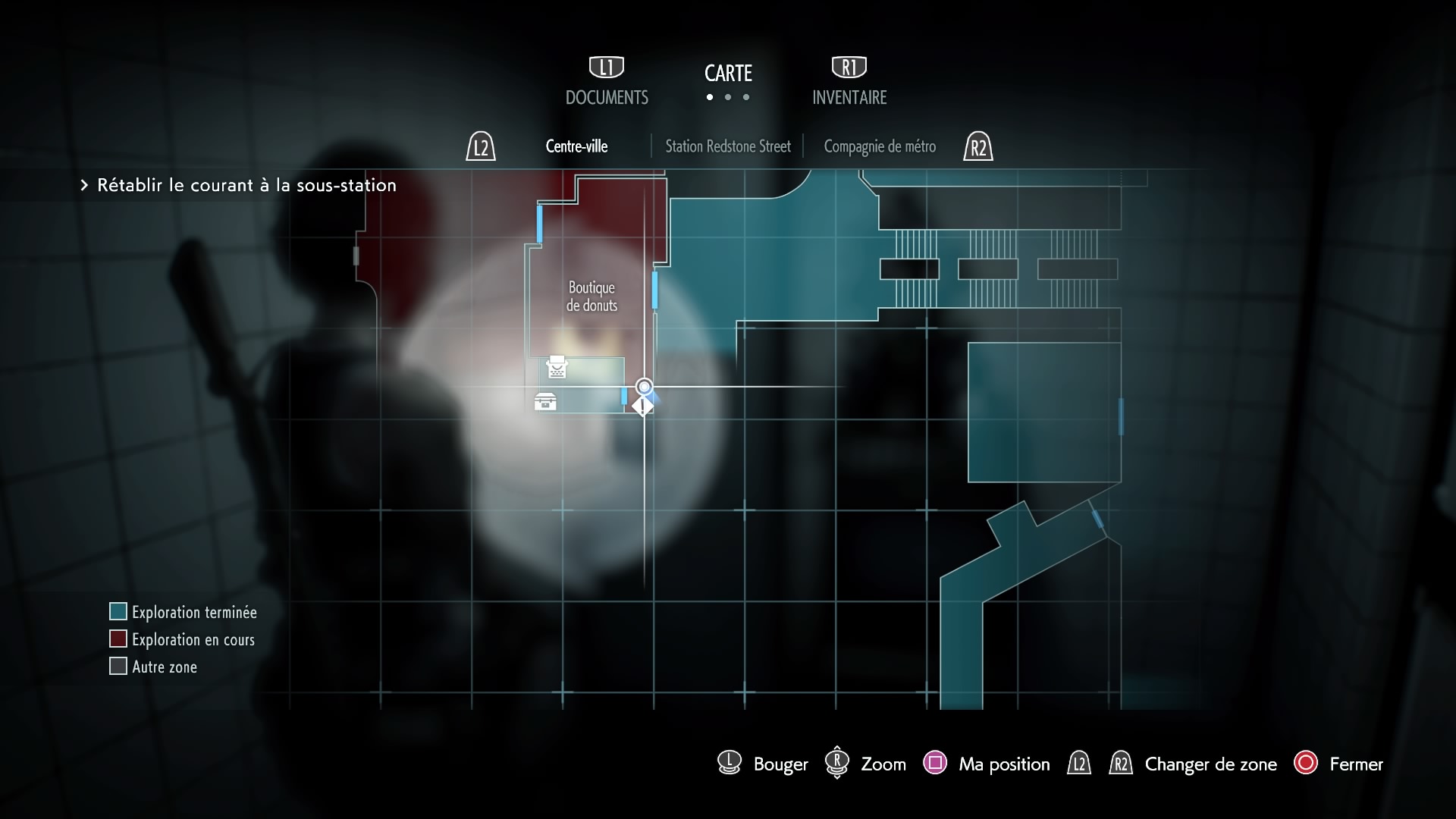Image resolution: width=1456 pixels, height=819 pixels.
Task: Select the Rétablir le courant objective text
Action: click(246, 185)
